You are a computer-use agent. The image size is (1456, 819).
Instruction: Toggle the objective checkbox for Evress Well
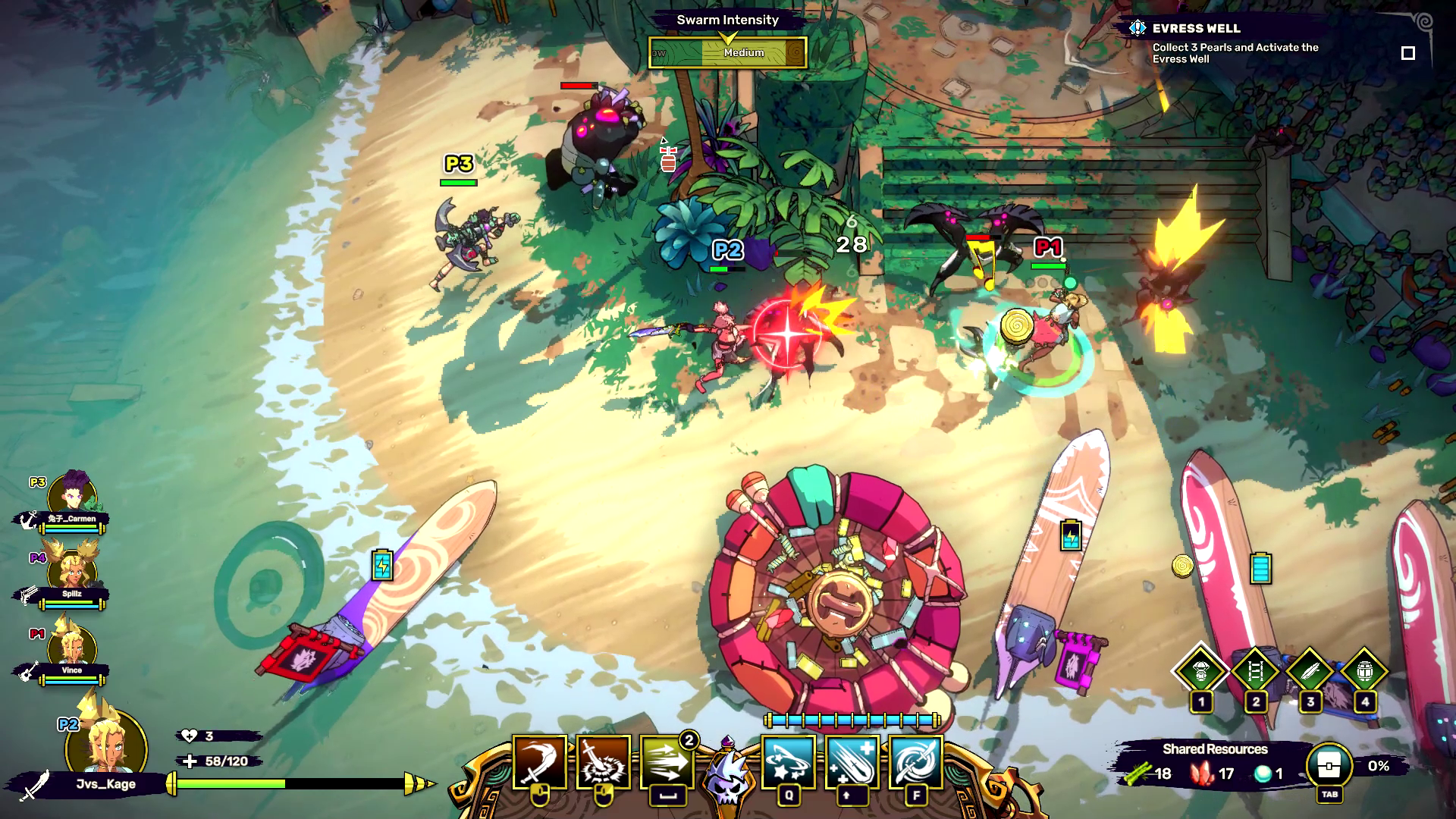coord(1408,53)
